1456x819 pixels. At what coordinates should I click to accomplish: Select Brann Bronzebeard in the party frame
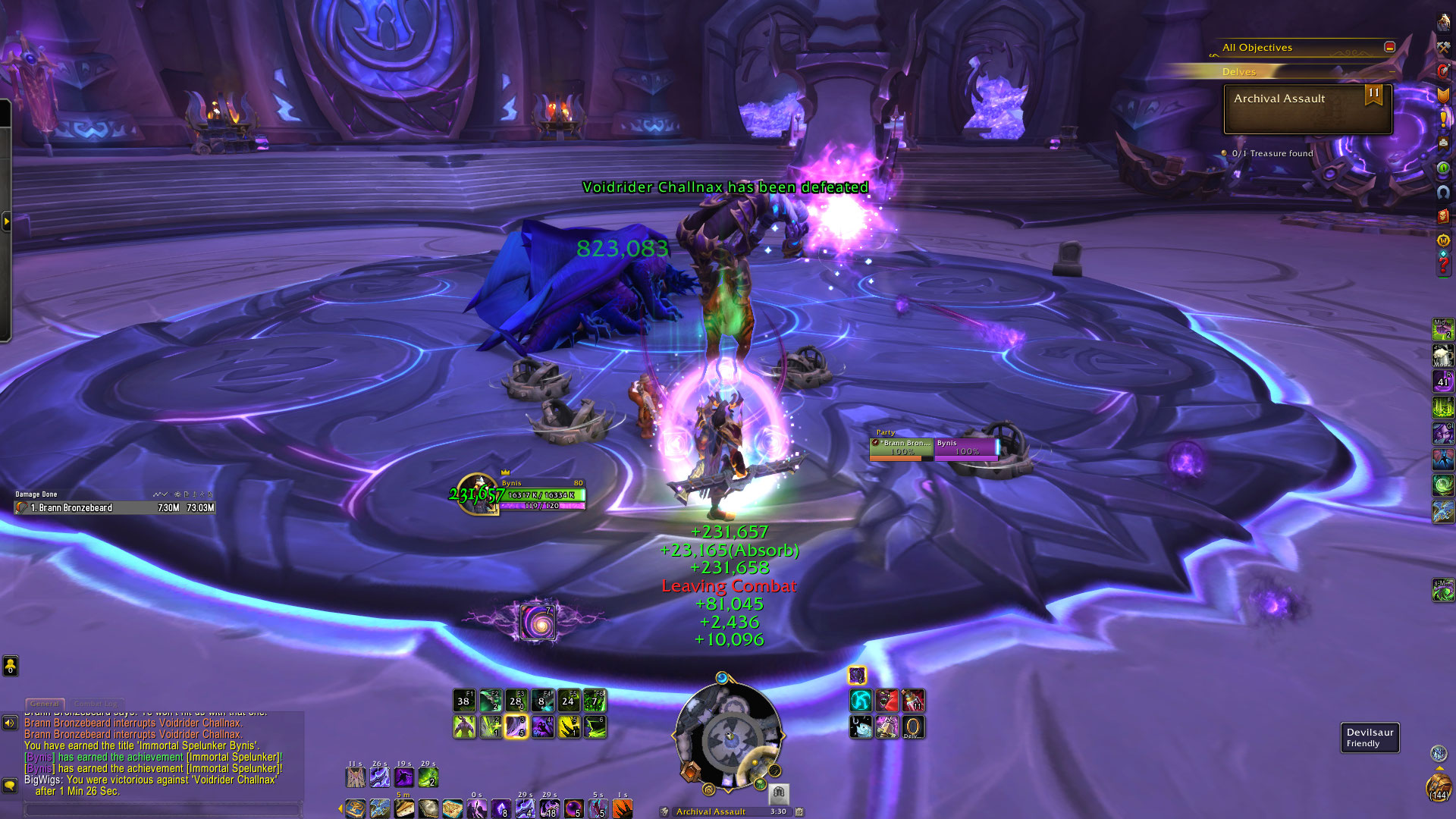pyautogui.click(x=902, y=447)
